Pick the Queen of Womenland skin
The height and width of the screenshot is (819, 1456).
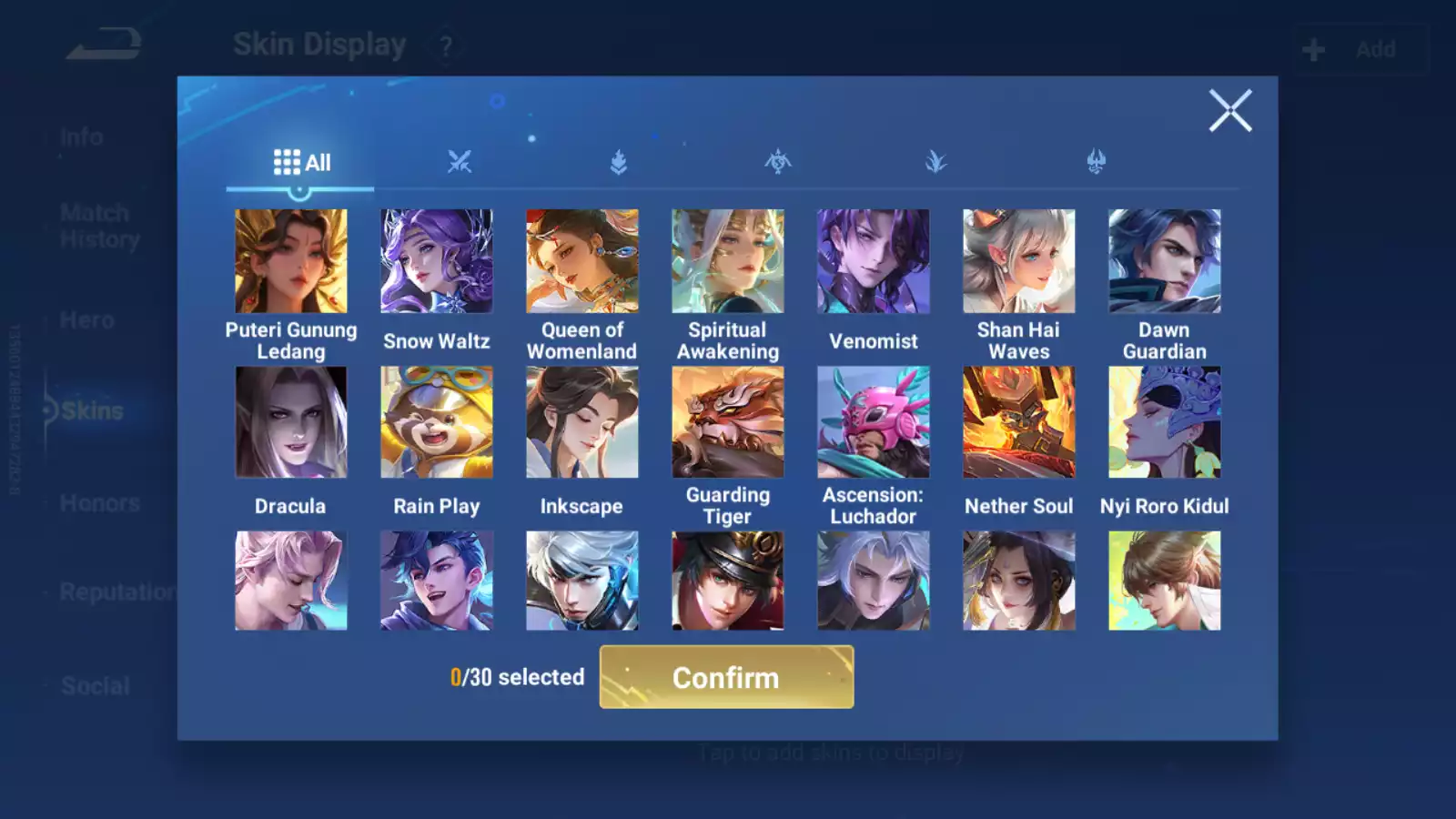(x=582, y=262)
